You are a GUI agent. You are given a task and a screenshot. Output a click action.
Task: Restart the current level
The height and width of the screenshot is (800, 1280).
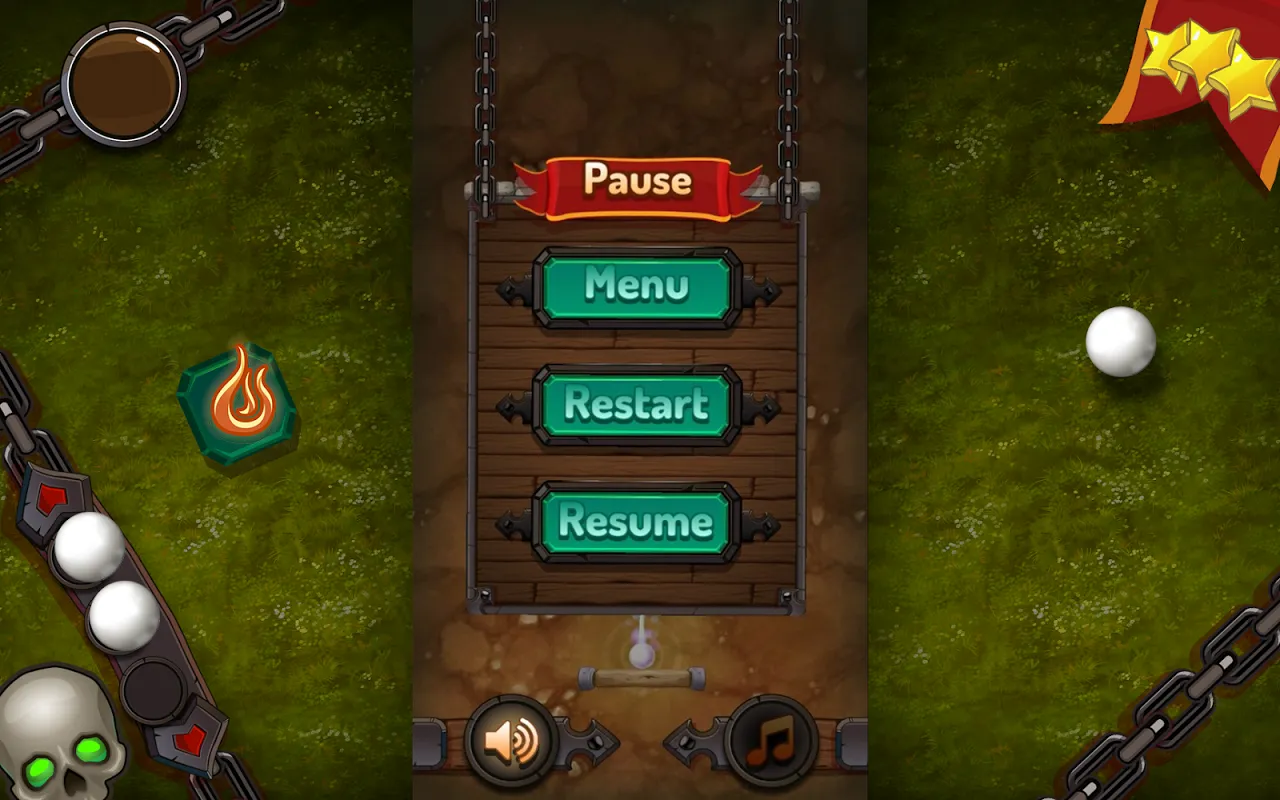pos(637,405)
